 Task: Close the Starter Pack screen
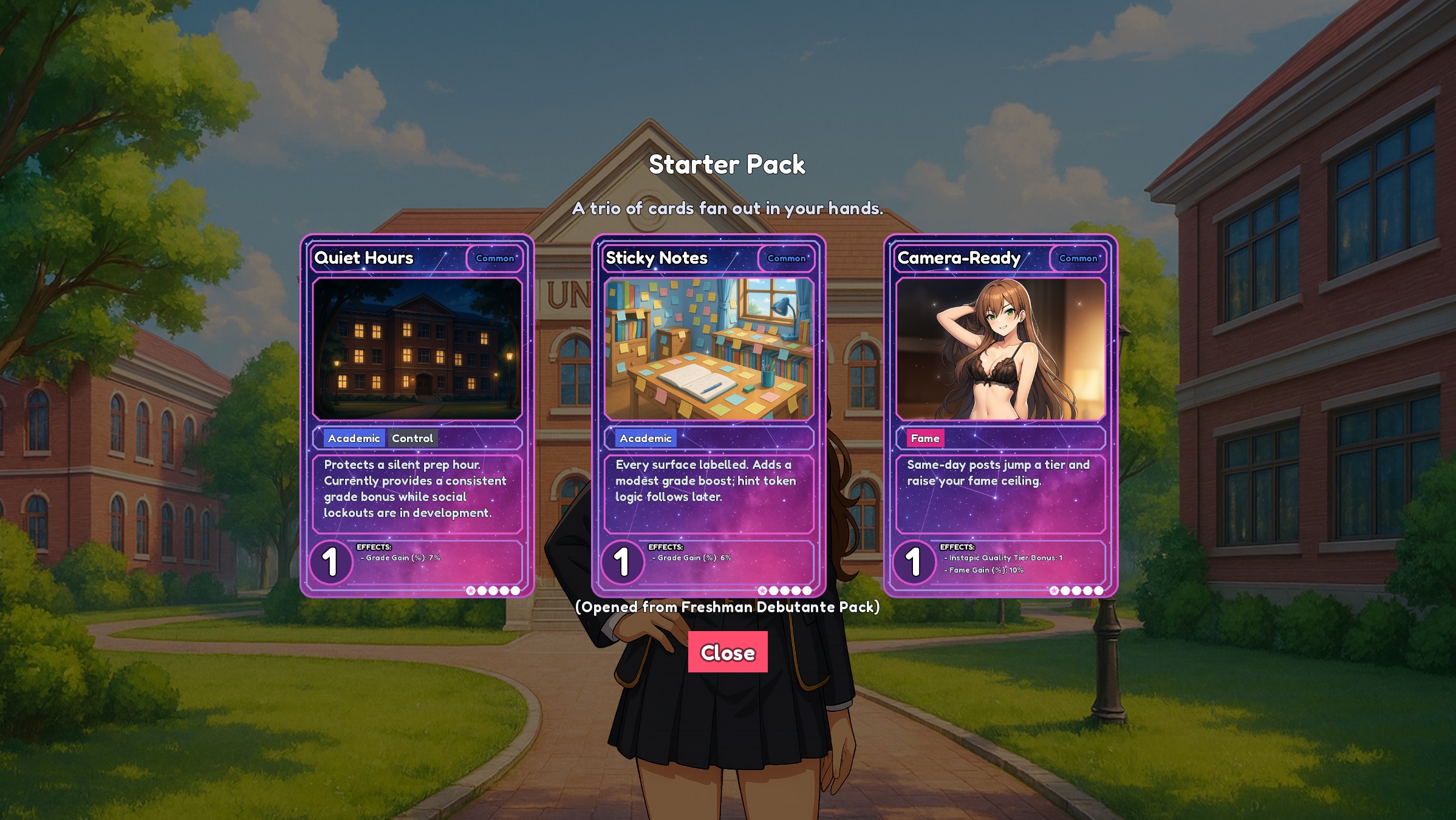727,652
